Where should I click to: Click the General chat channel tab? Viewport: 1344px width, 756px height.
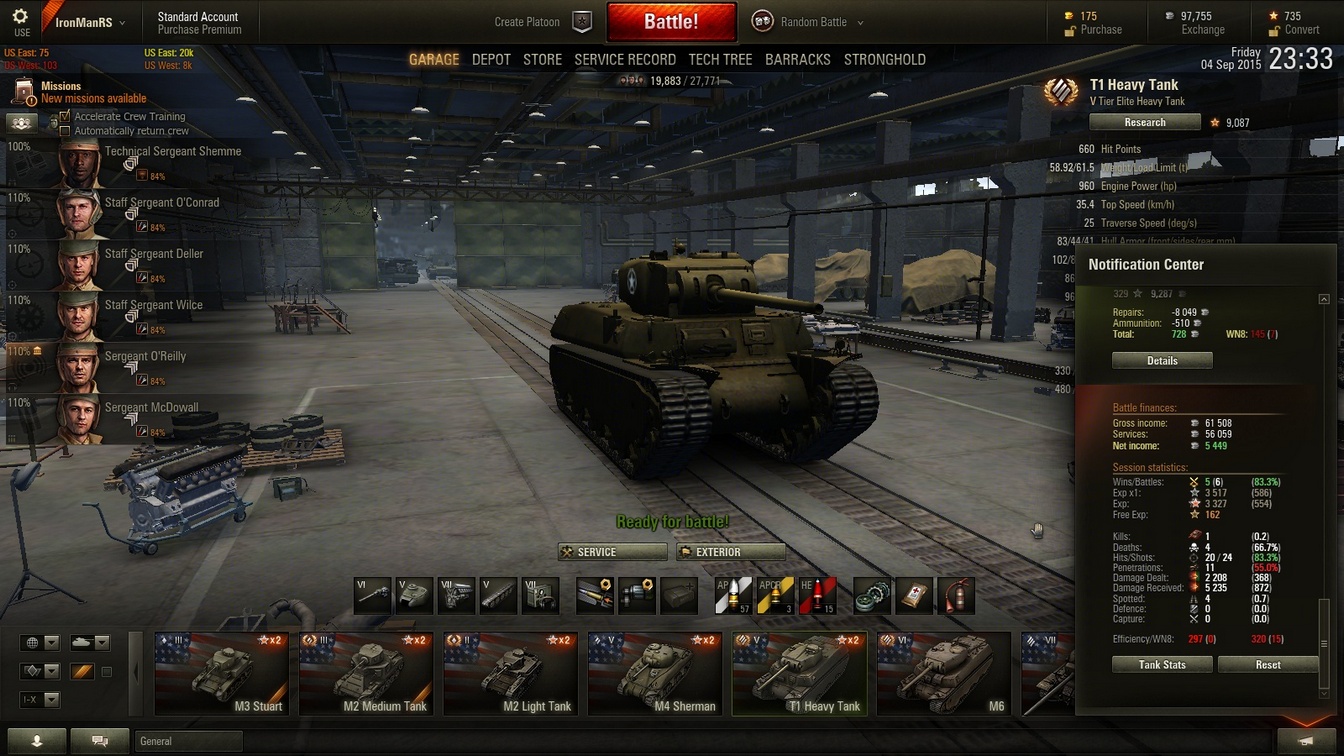[188, 741]
